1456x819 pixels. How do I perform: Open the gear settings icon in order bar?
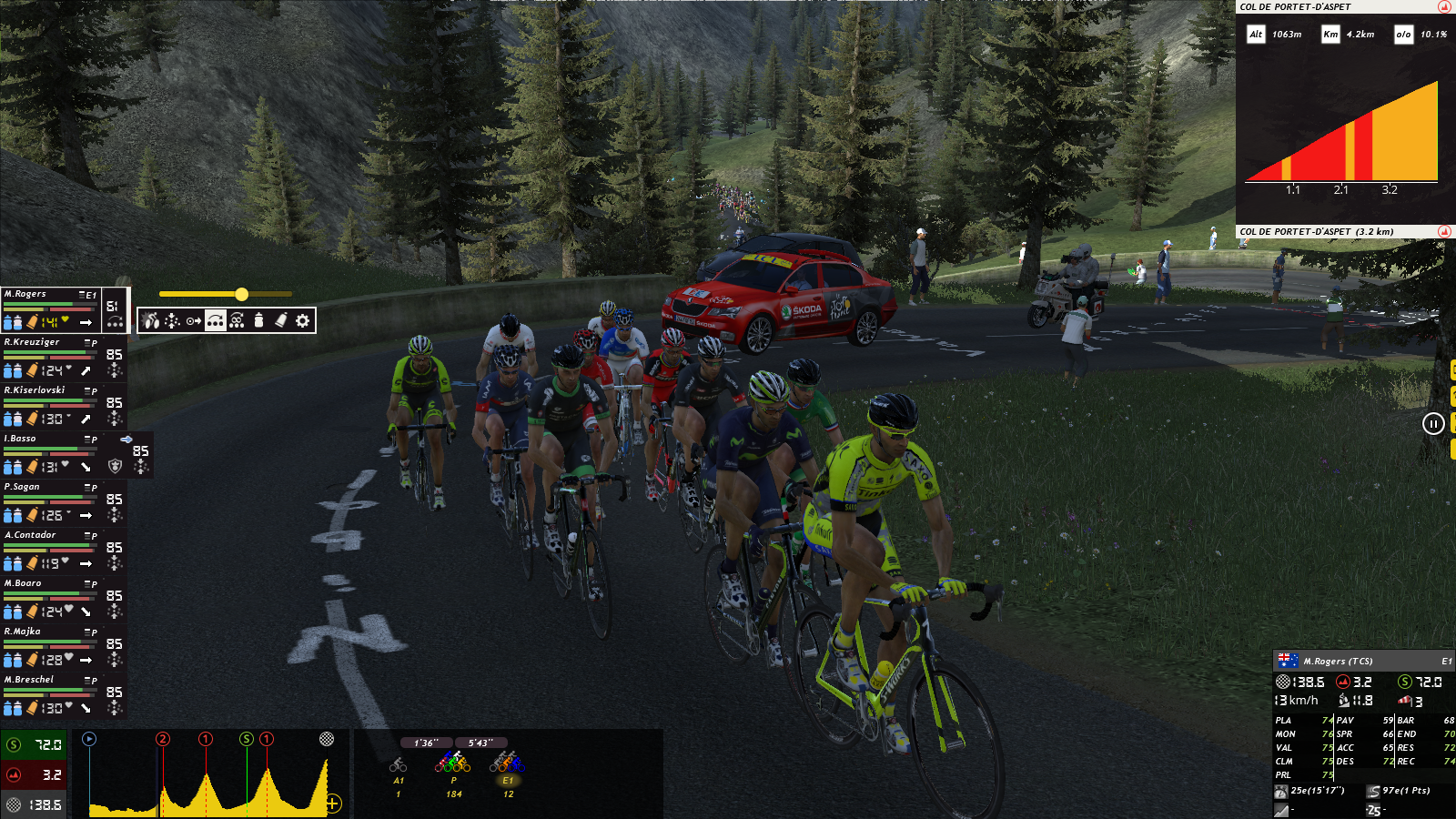pos(303,320)
